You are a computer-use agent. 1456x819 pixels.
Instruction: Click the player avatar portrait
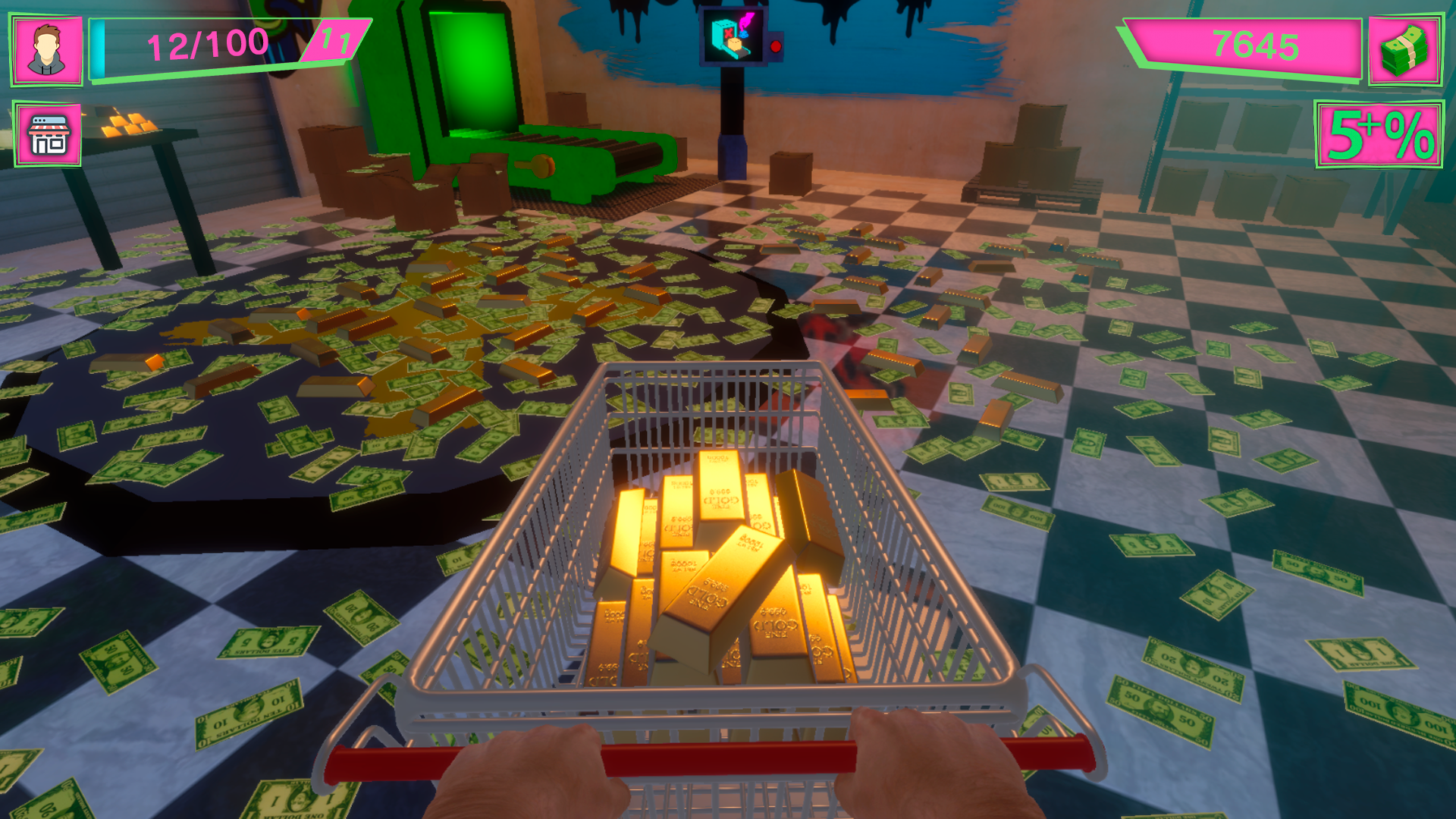[47, 48]
